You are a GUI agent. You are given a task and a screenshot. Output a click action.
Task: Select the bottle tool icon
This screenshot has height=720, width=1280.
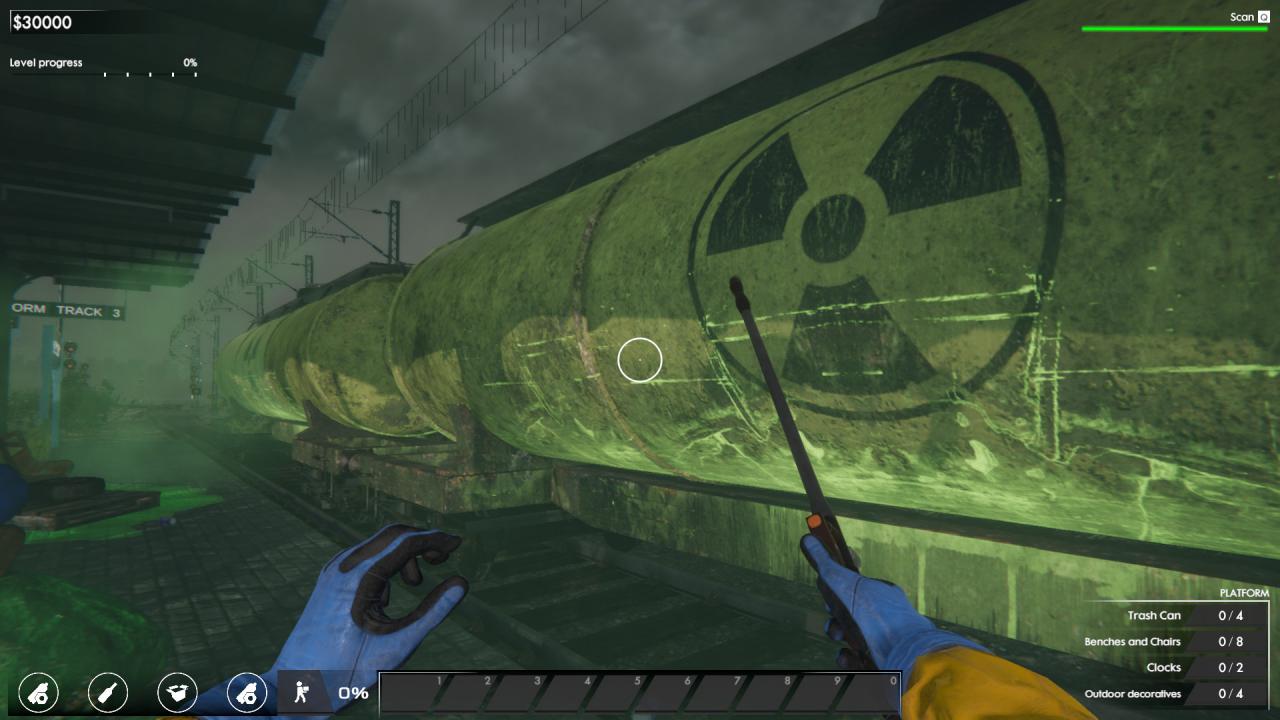108,692
